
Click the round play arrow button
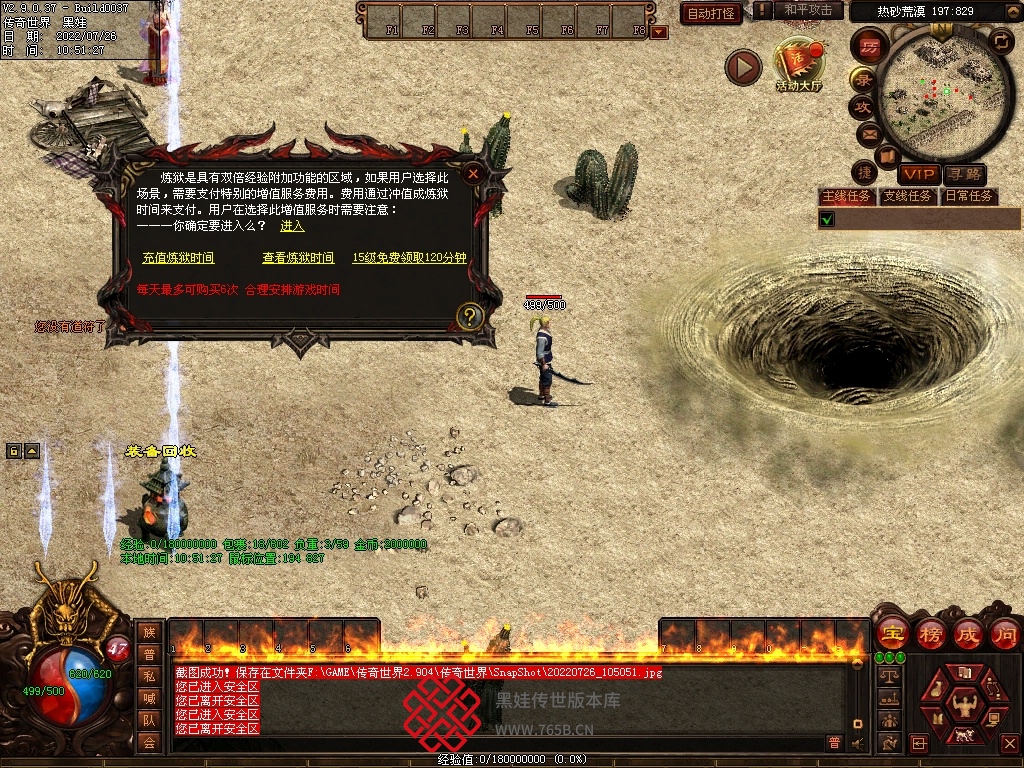743,67
